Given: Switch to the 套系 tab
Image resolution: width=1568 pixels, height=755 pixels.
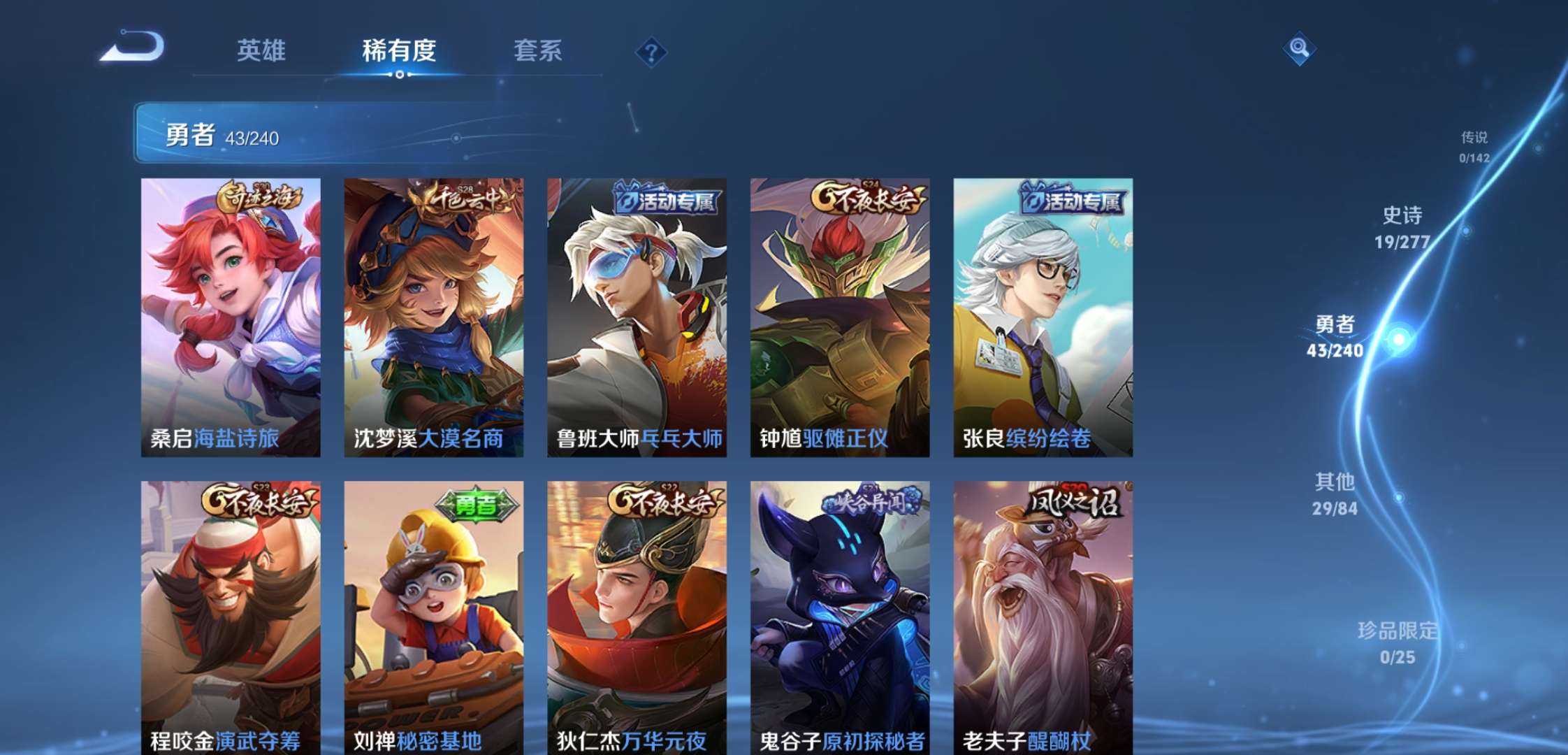Looking at the screenshot, I should coord(539,50).
